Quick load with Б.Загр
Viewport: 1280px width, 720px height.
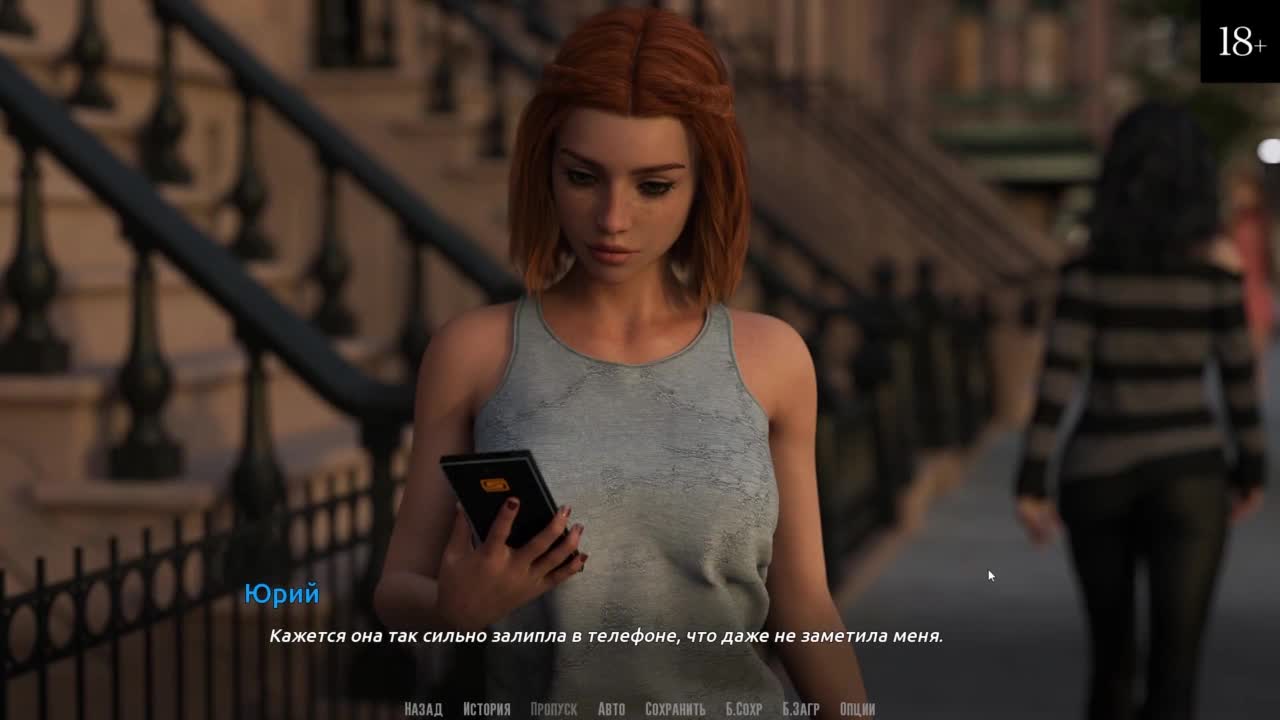pos(801,709)
